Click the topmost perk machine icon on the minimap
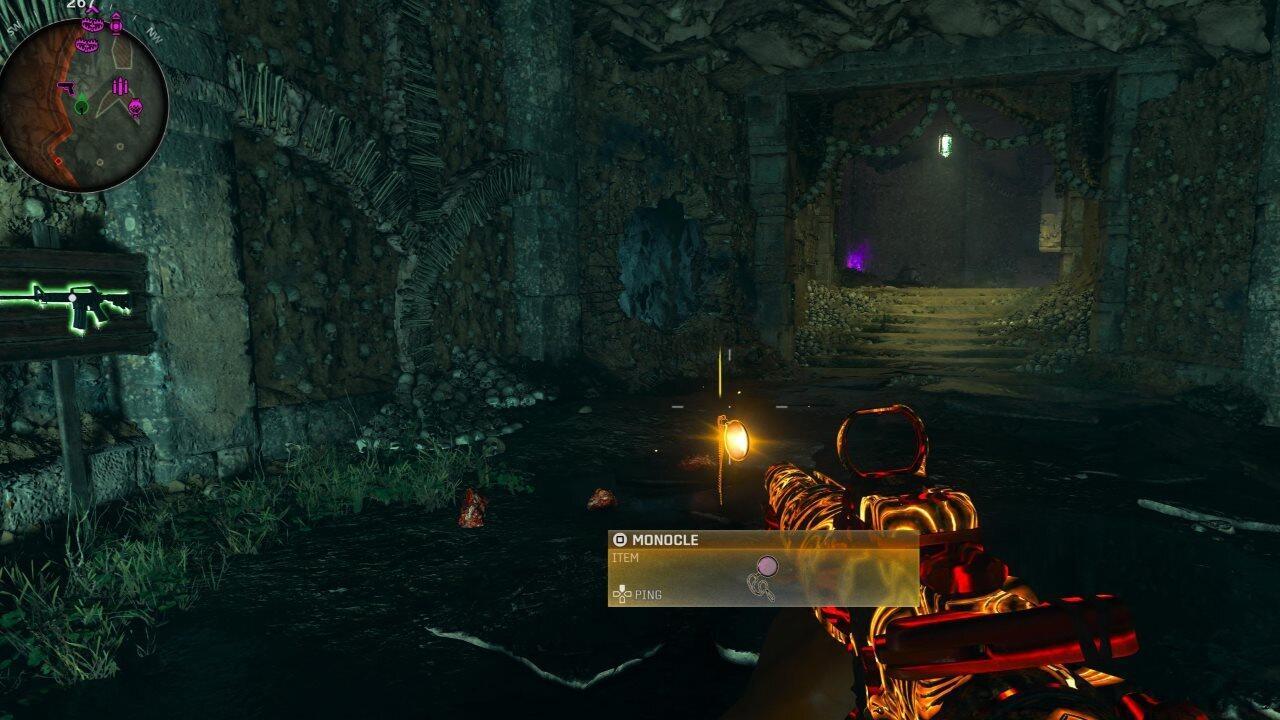Image resolution: width=1280 pixels, height=720 pixels. click(x=93, y=24)
